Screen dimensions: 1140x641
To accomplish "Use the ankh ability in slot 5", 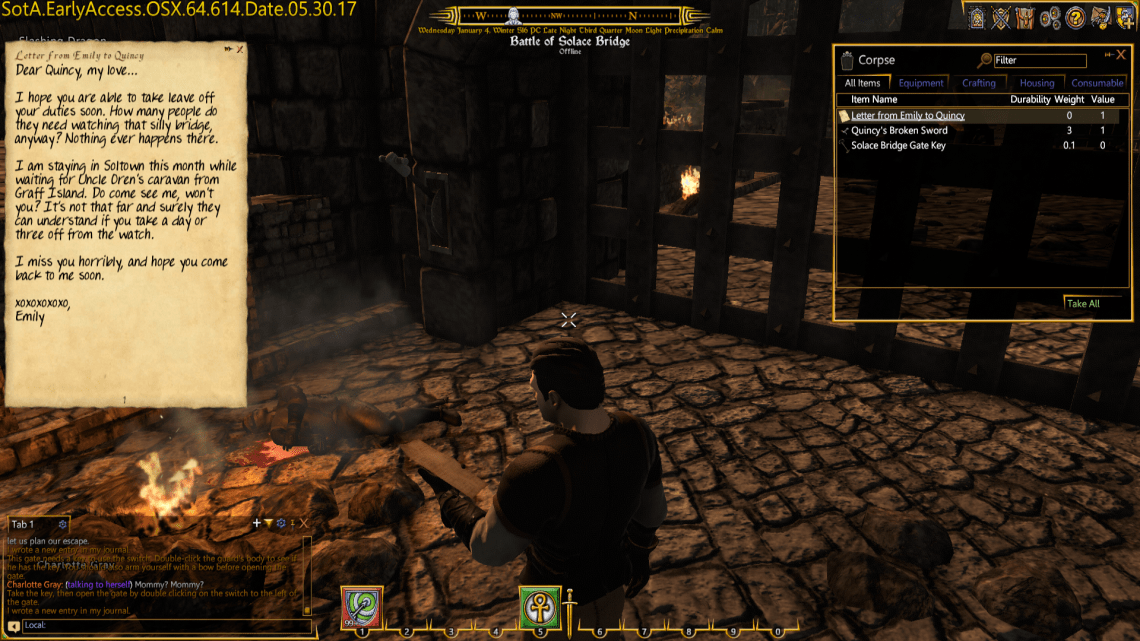I will pos(539,607).
